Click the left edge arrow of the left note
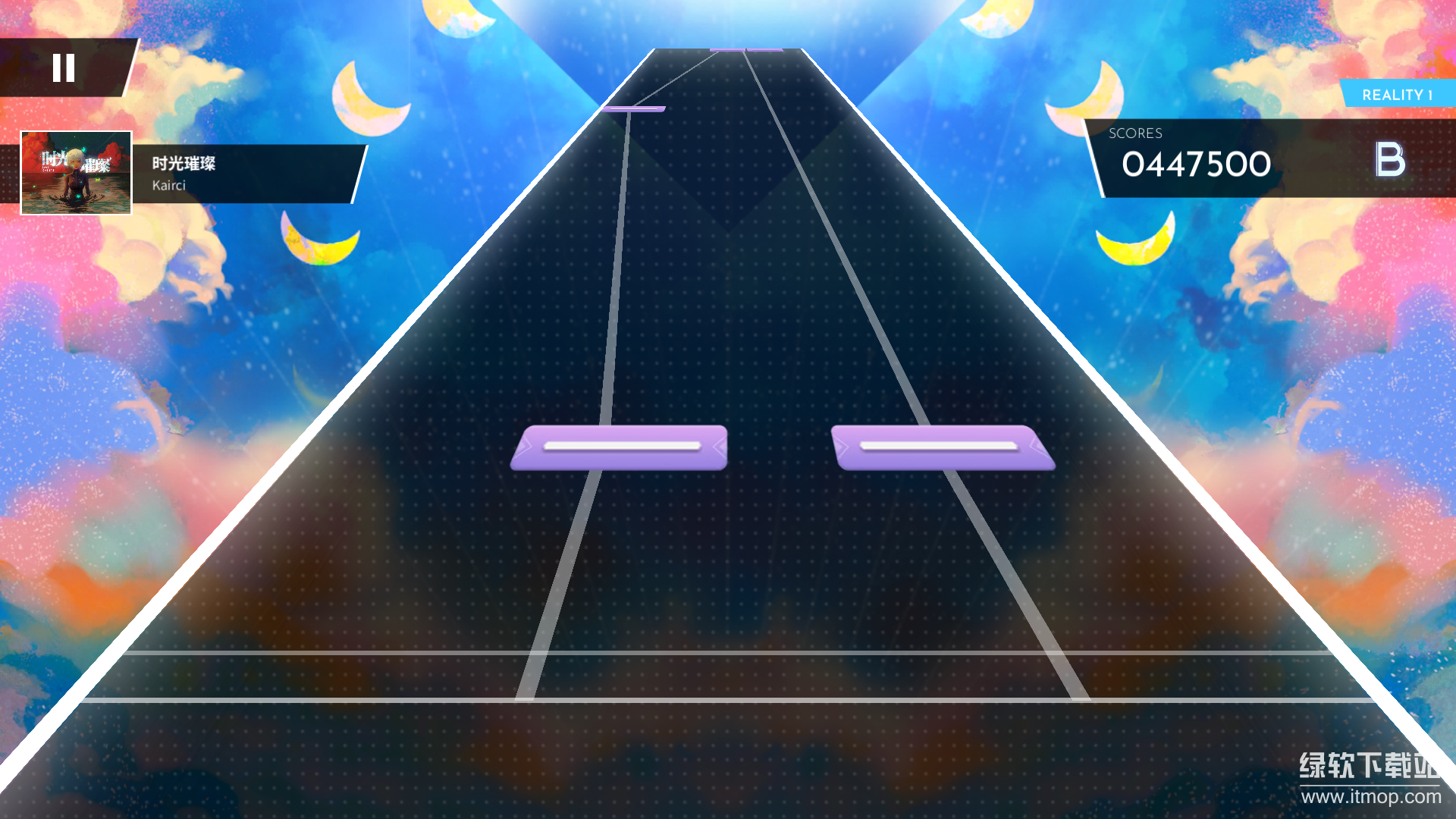 527,447
